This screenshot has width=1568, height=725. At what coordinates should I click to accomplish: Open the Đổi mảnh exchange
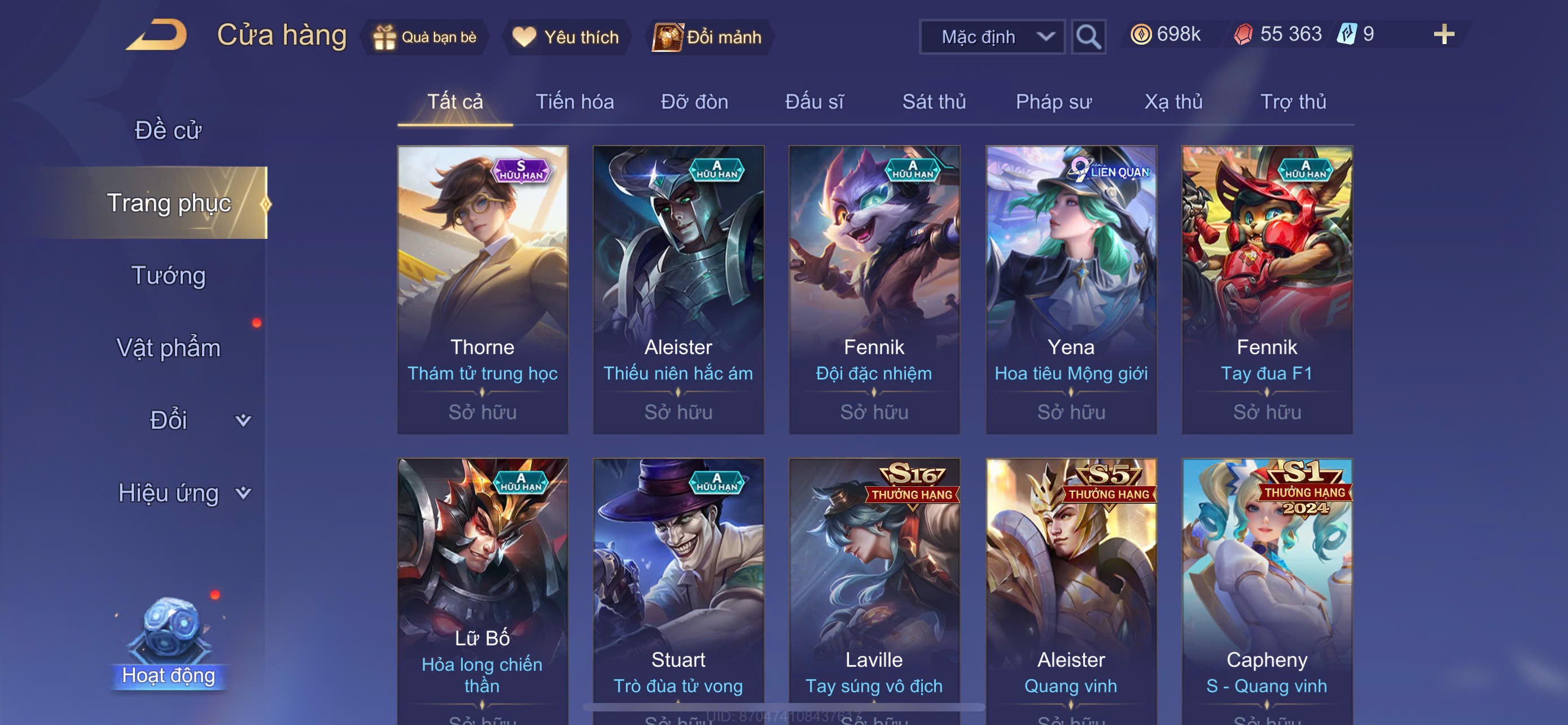click(x=708, y=37)
